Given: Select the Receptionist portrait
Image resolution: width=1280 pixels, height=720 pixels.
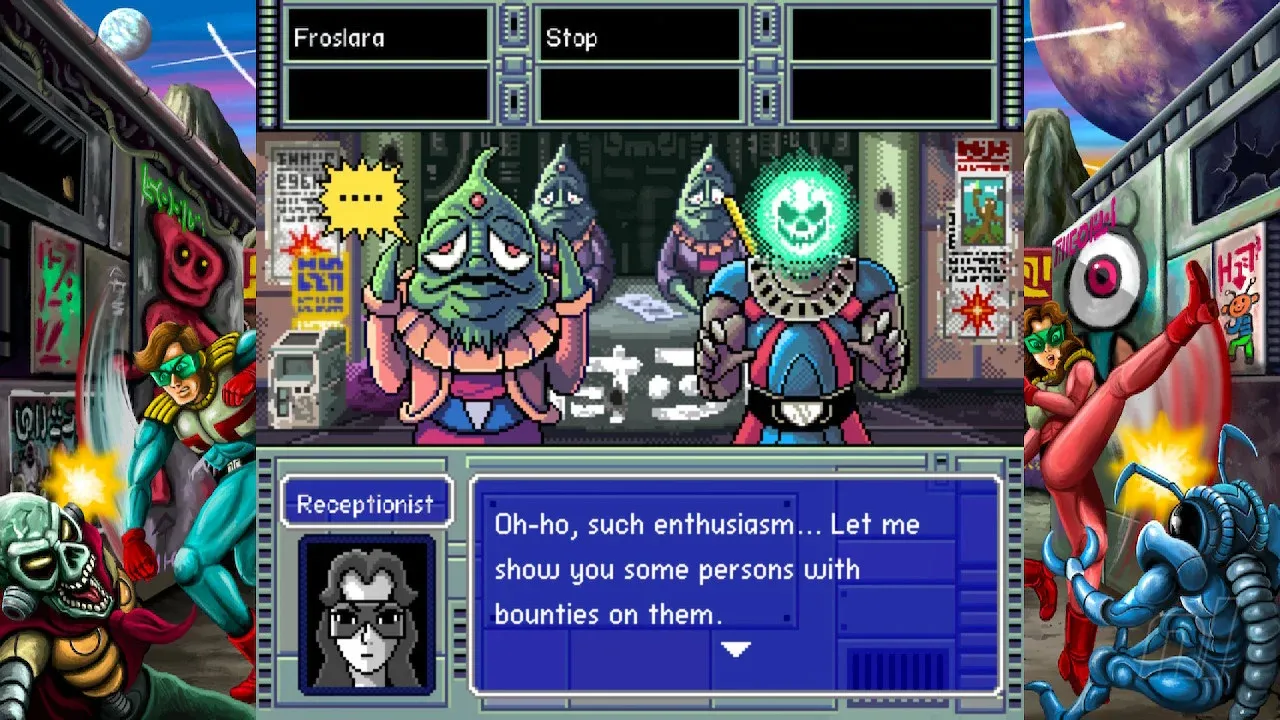Looking at the screenshot, I should (x=367, y=613).
